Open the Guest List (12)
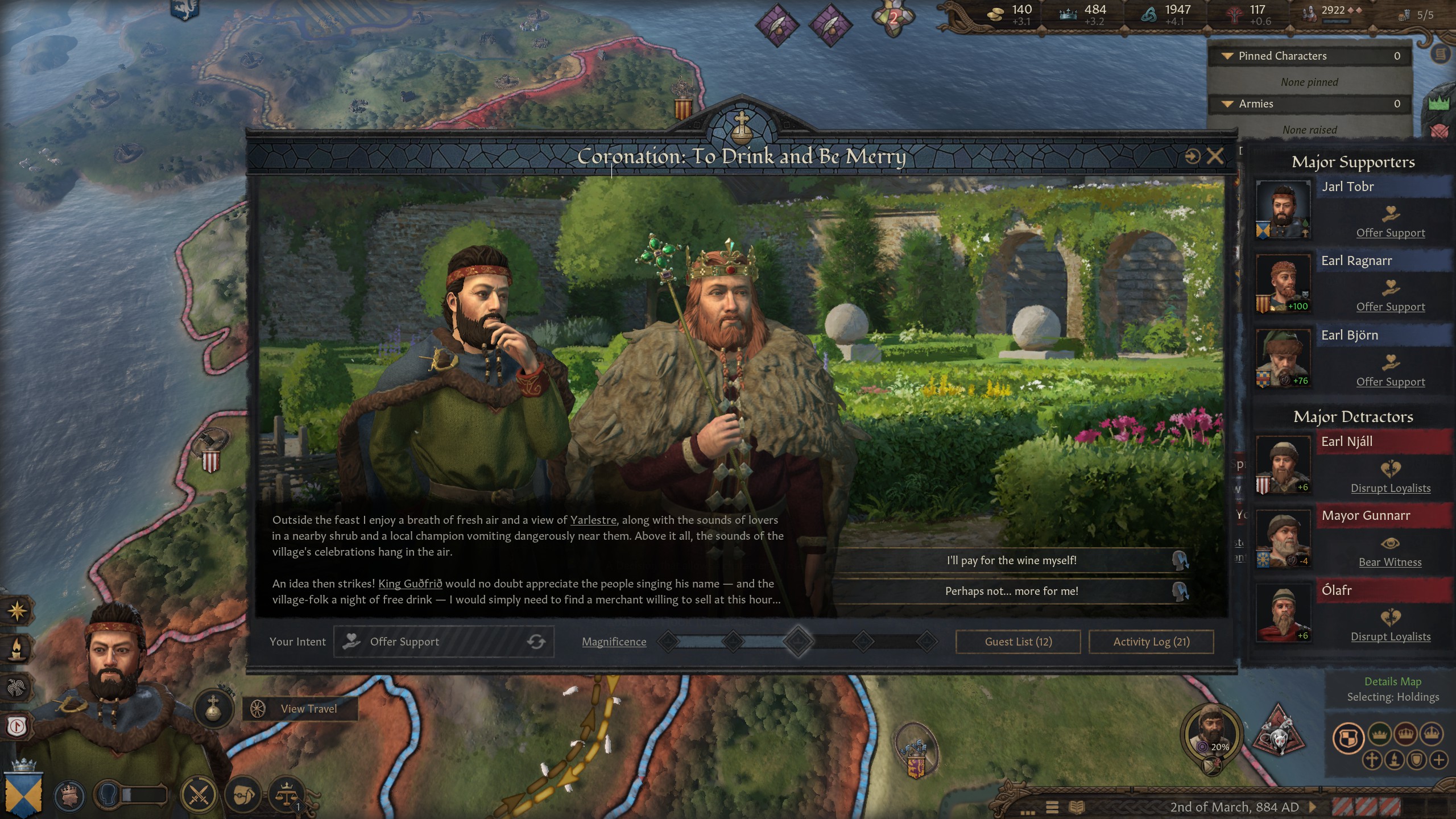 (x=1017, y=642)
